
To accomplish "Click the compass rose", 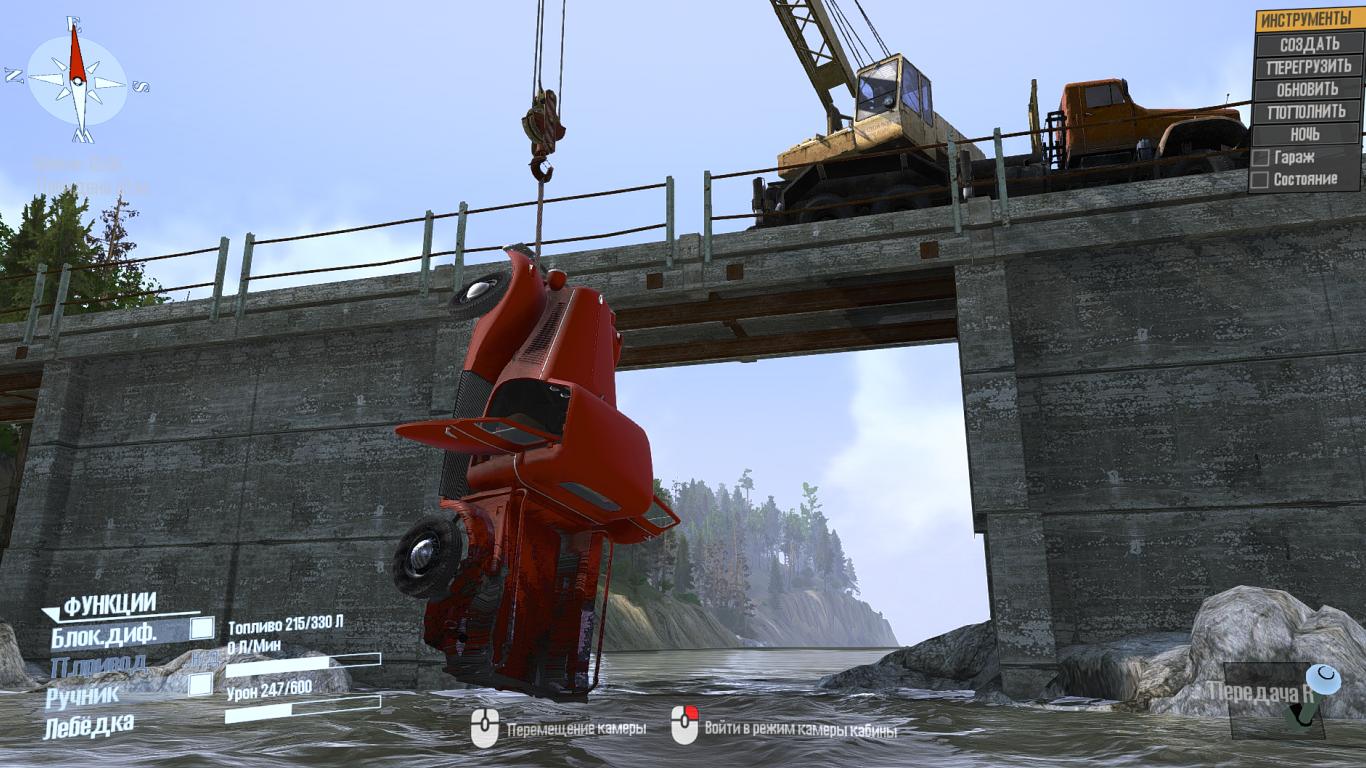I will 77,81.
